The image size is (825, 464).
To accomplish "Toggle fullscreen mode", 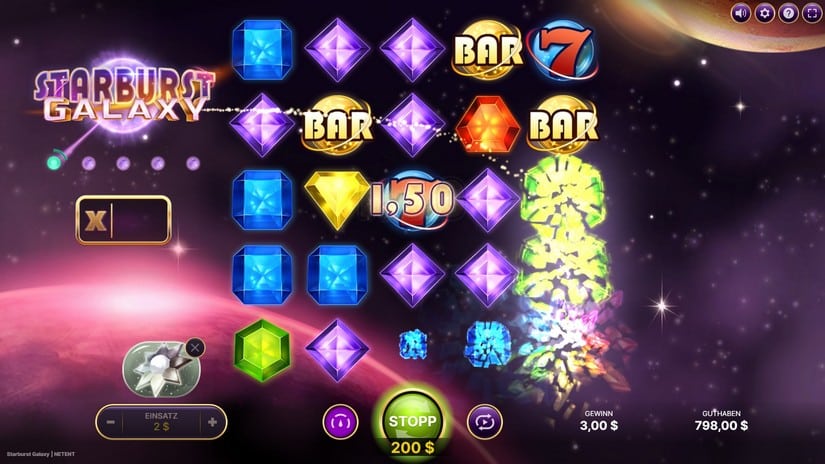I will tap(811, 13).
